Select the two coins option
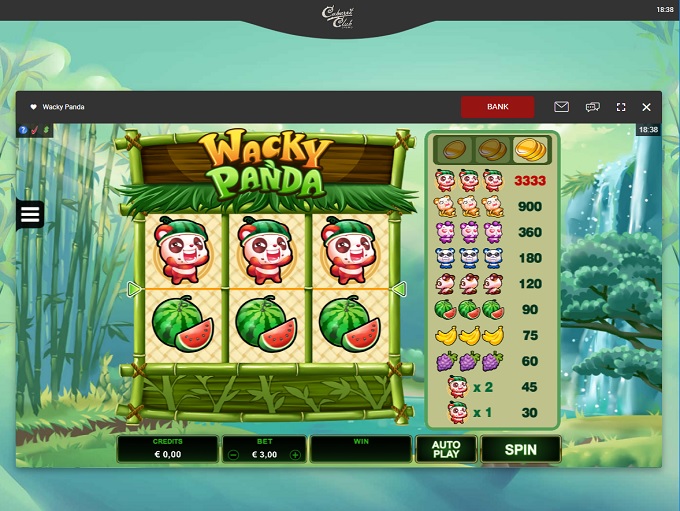Viewport: 680px width, 511px height. pos(491,150)
